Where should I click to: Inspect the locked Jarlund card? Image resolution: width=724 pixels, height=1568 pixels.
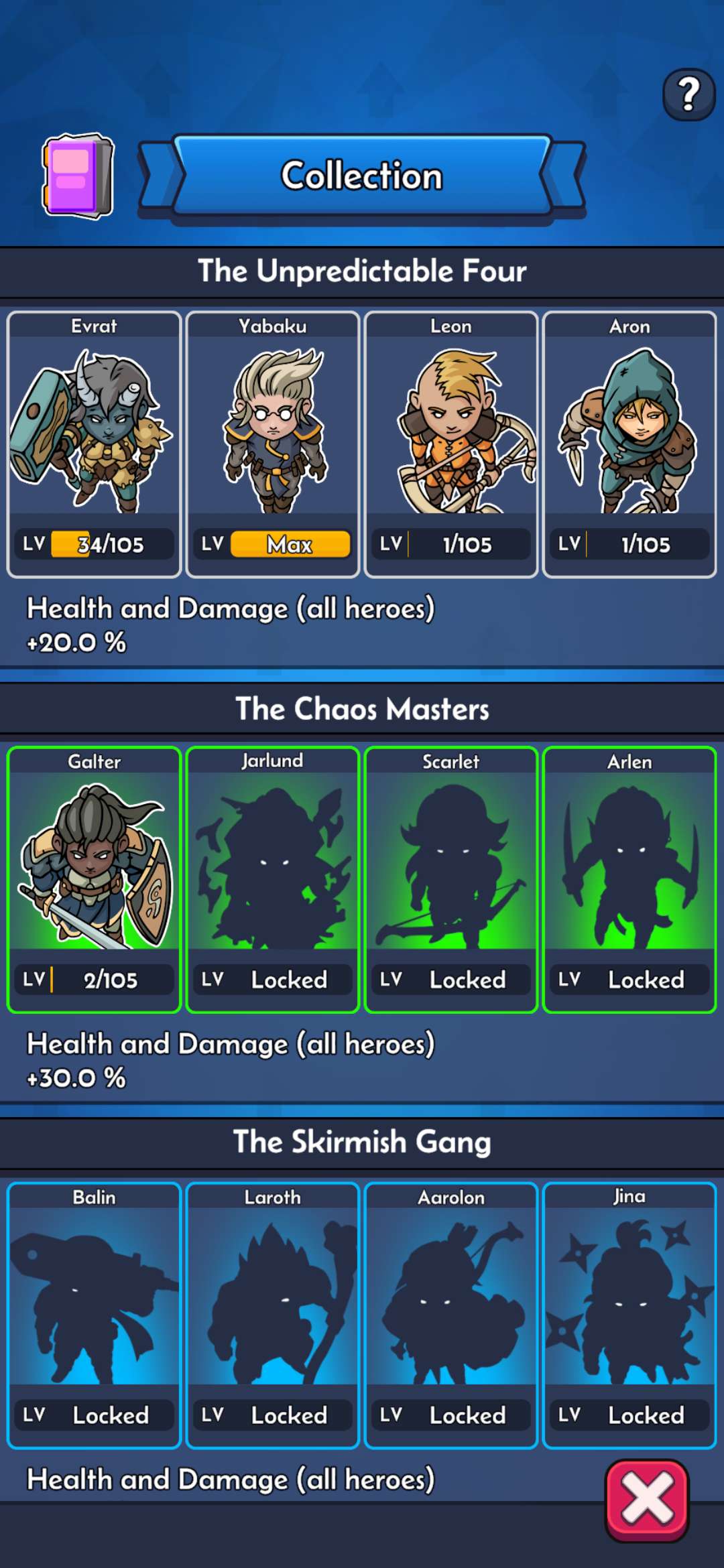click(x=273, y=879)
